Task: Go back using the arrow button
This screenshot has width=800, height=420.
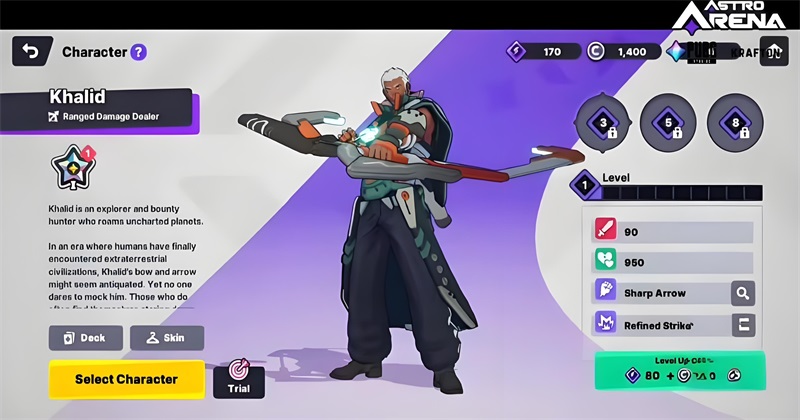Action: click(x=31, y=51)
